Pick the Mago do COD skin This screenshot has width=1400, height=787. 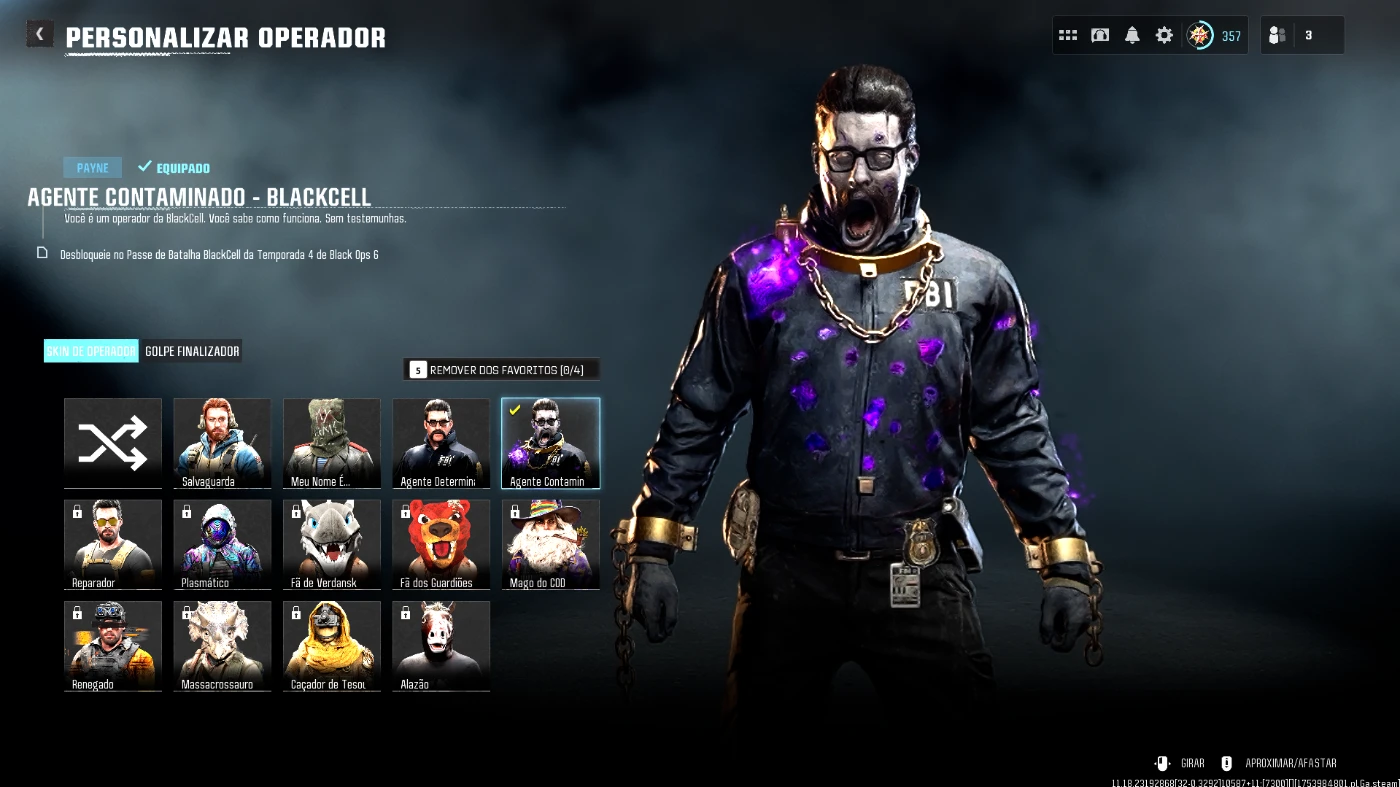coord(550,544)
